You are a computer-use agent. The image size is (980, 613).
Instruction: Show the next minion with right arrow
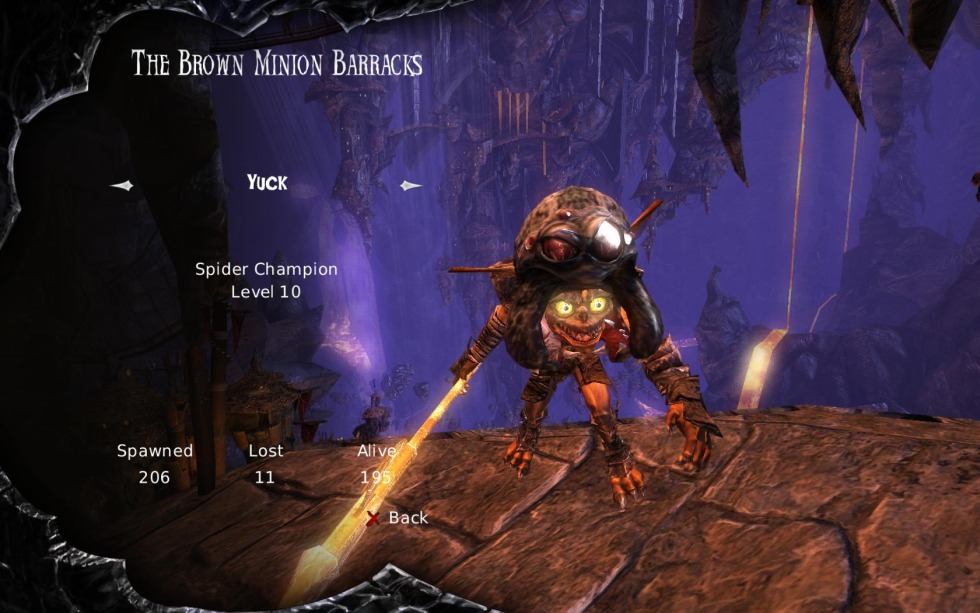click(411, 185)
